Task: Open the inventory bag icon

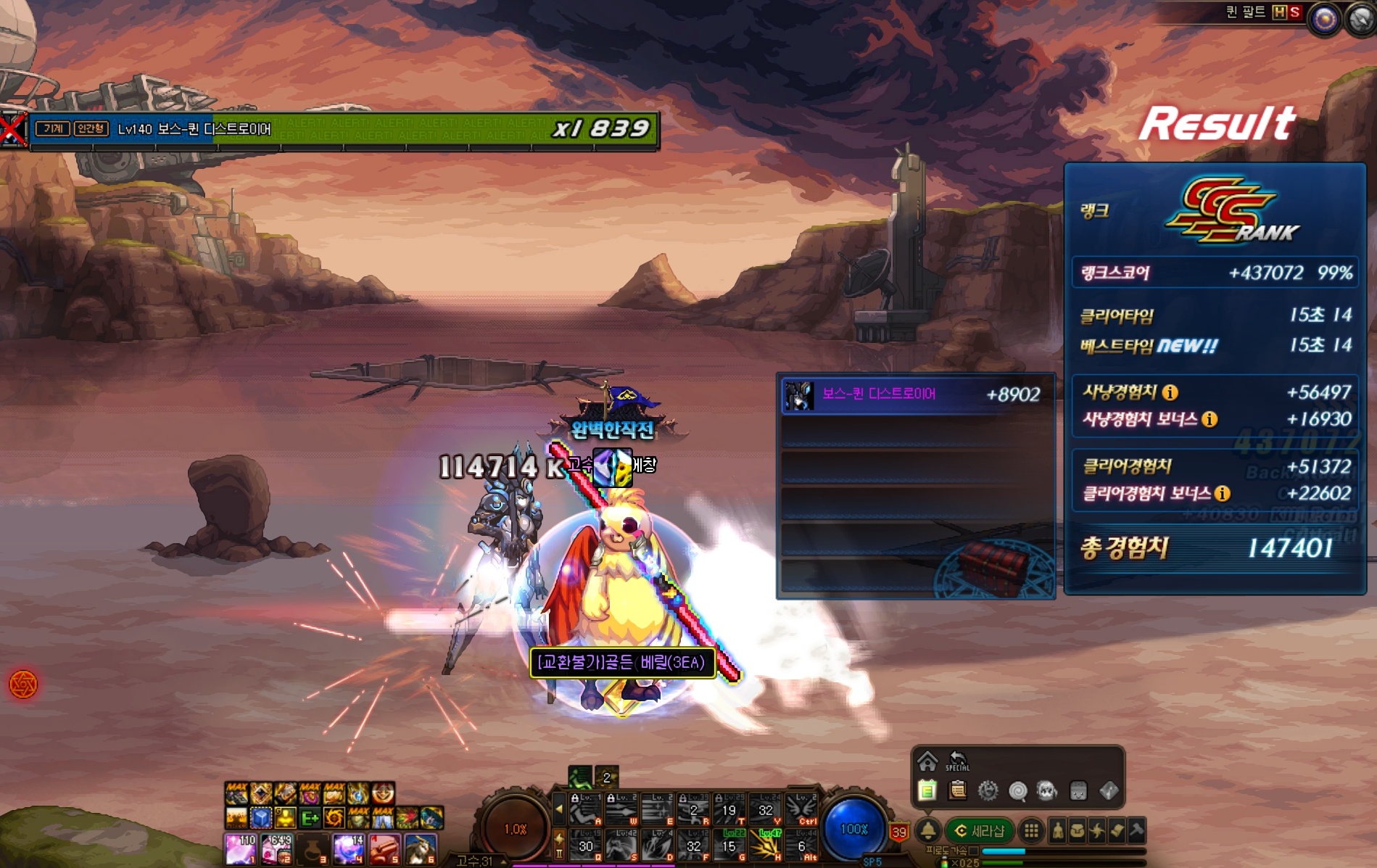Action: pyautogui.click(x=1078, y=831)
